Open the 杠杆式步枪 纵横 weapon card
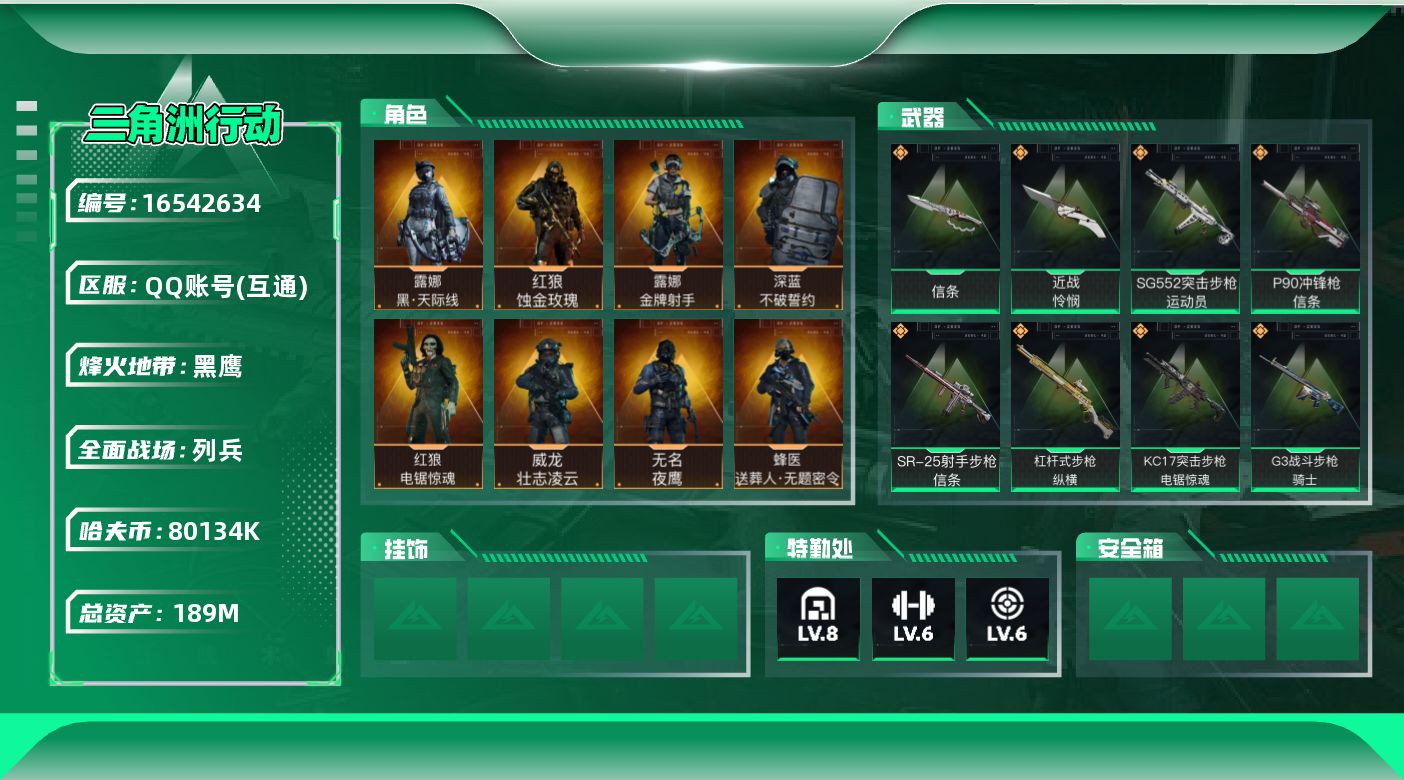The width and height of the screenshot is (1404, 780). [x=1065, y=406]
